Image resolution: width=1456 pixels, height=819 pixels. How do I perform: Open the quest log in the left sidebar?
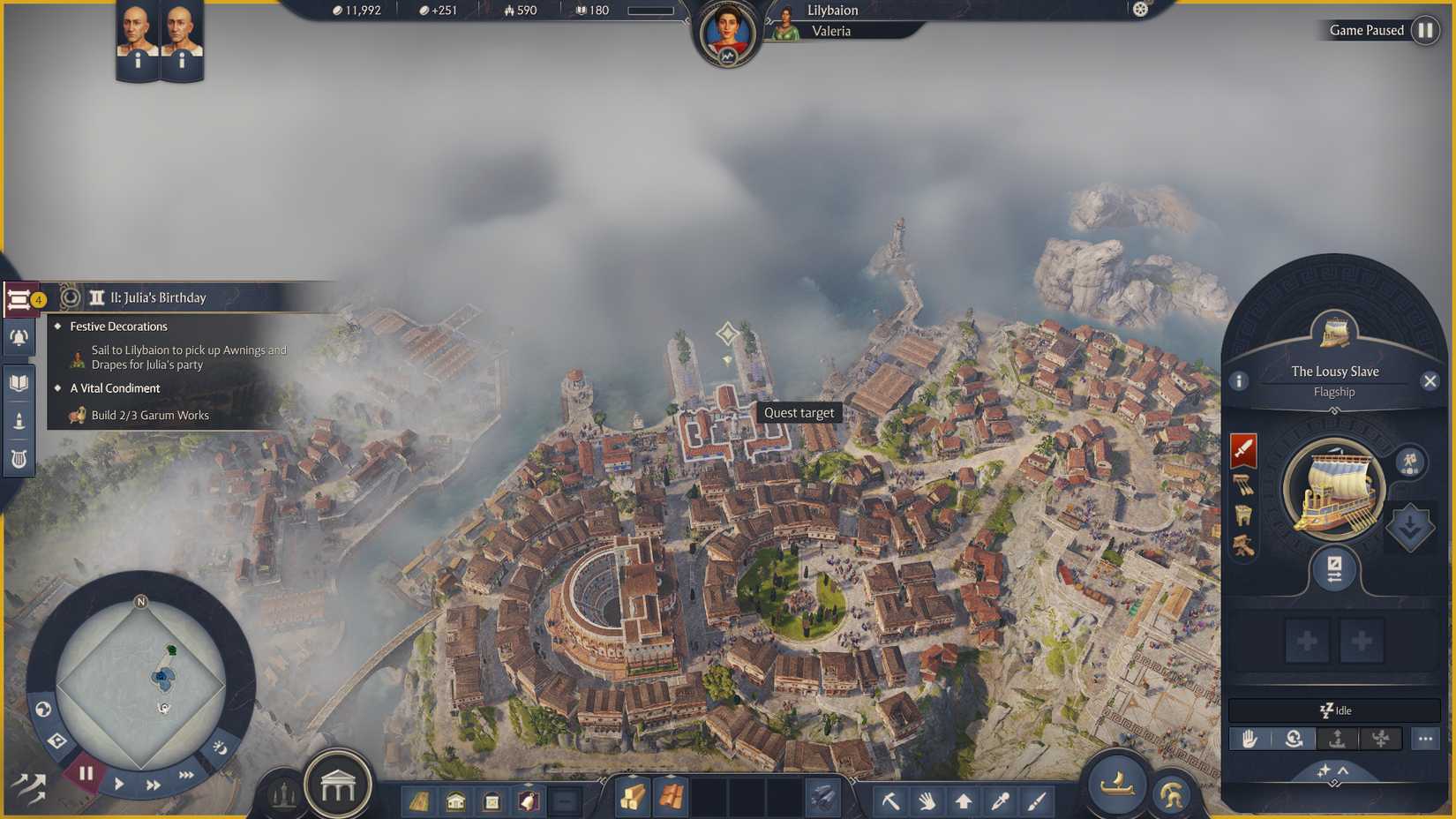(x=19, y=298)
